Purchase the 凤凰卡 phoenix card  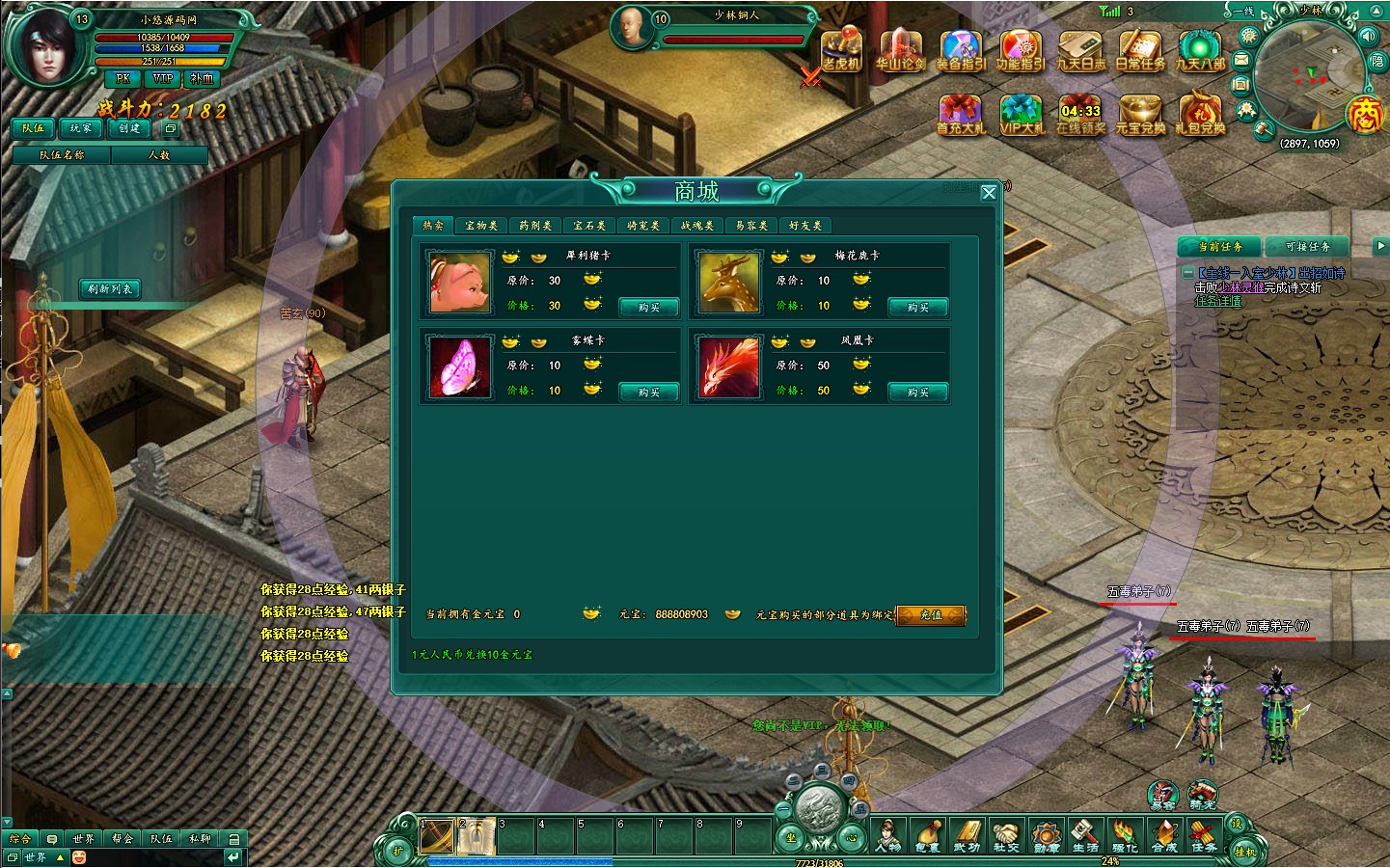(918, 393)
